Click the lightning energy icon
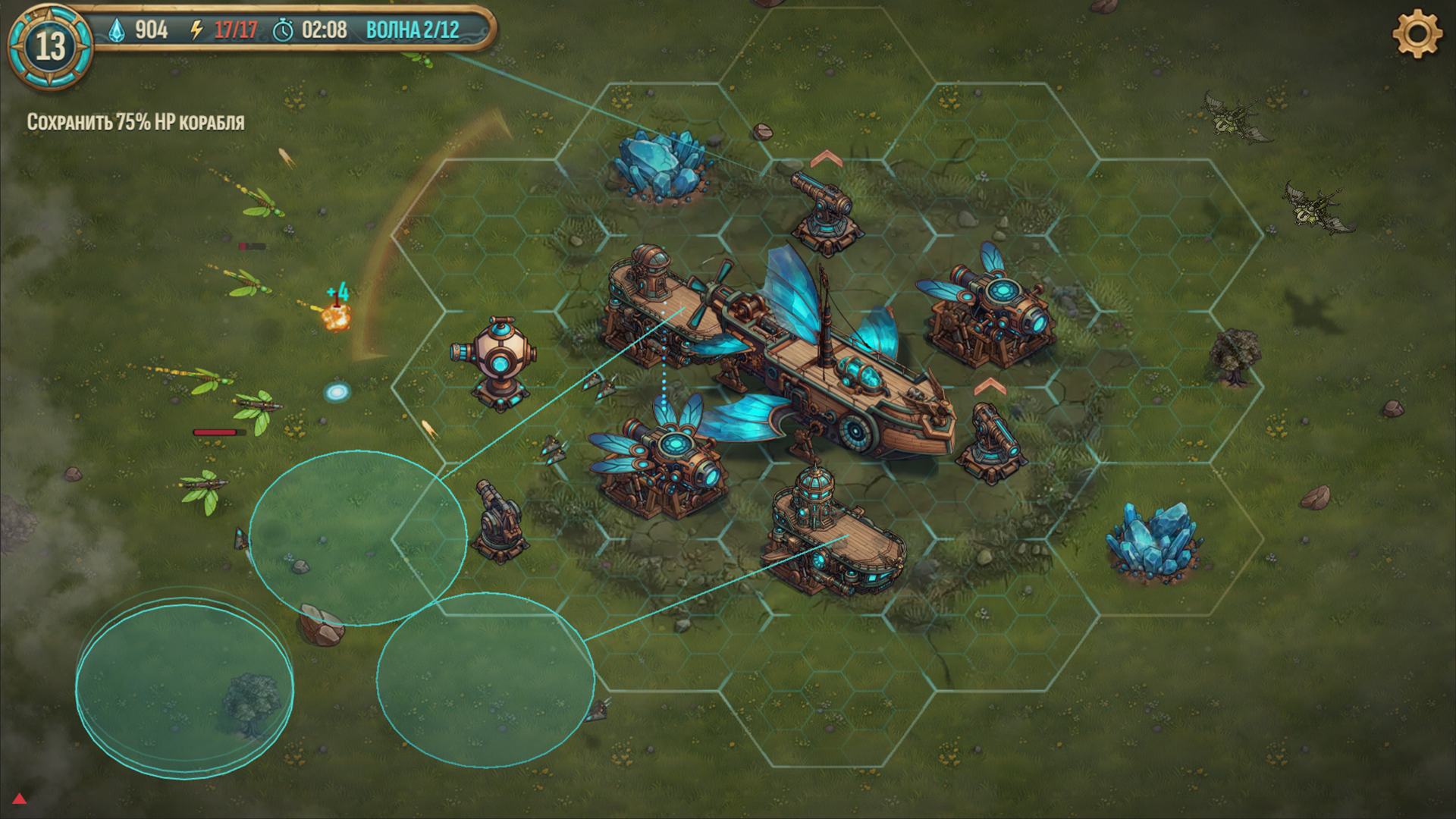This screenshot has height=819, width=1456. (196, 31)
